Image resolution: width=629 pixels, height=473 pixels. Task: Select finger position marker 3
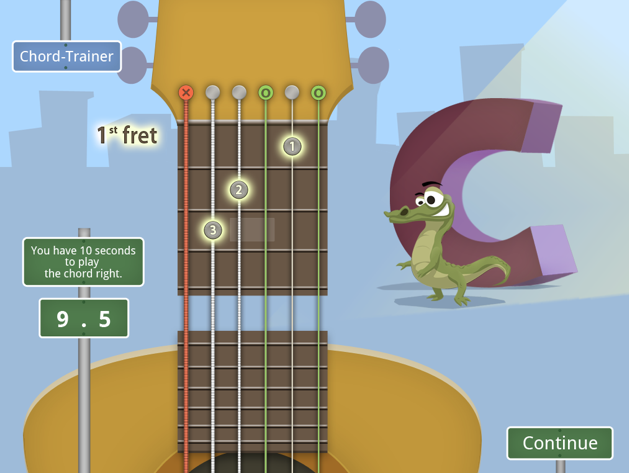(x=212, y=230)
